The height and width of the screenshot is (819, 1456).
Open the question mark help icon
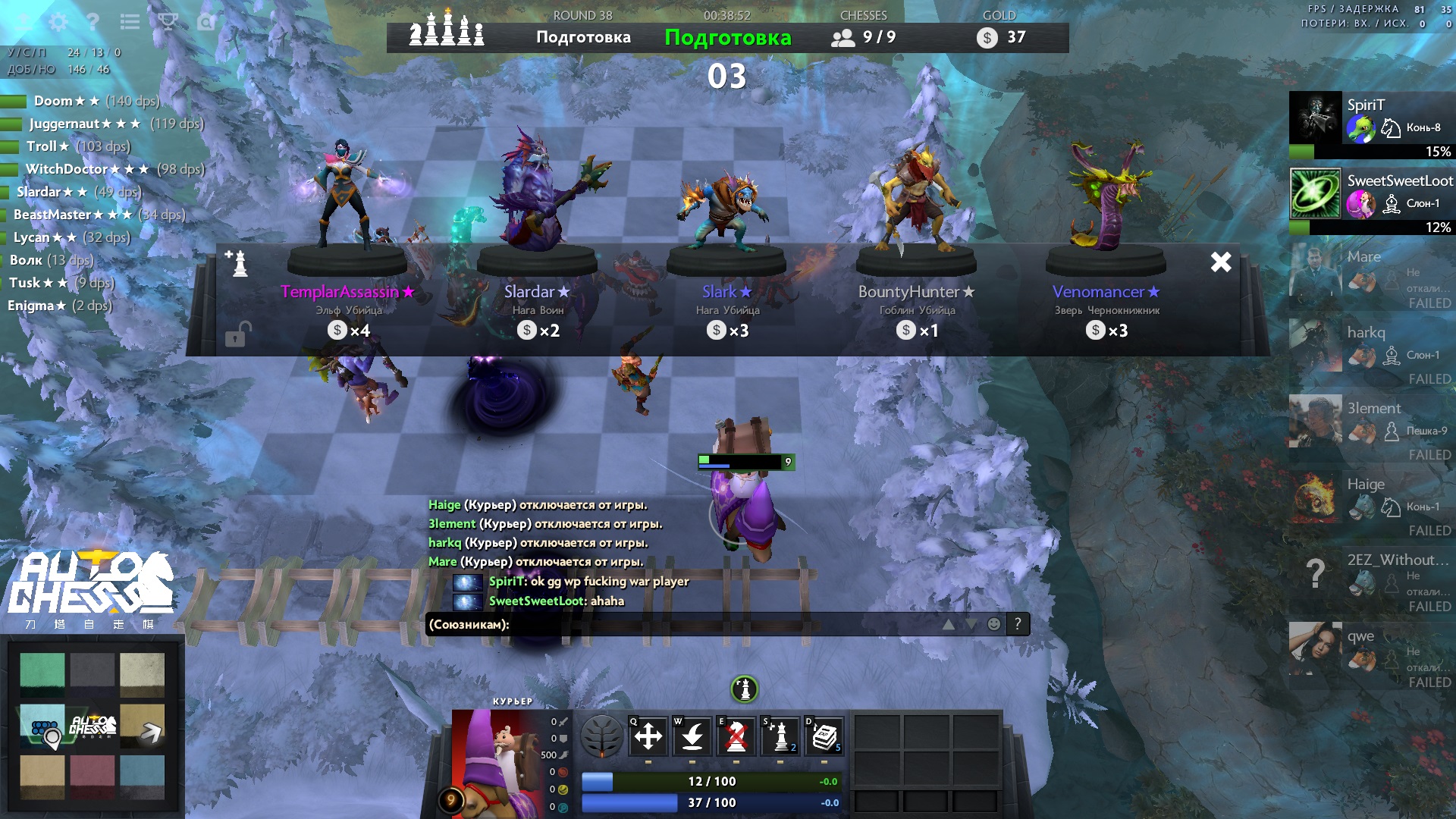(93, 22)
